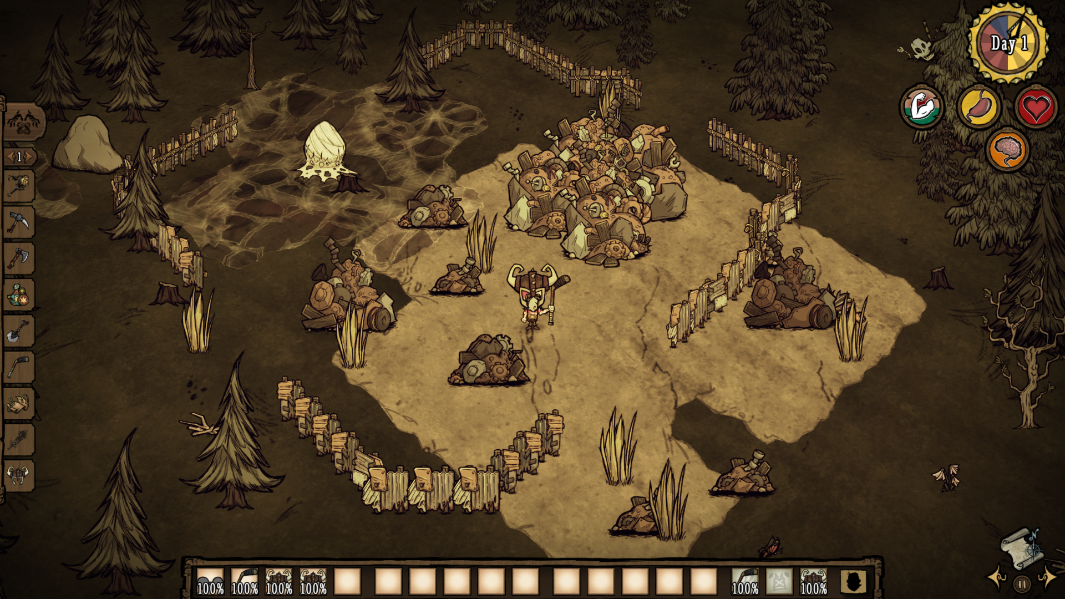Click the left arrow of the crafting page selector
Screen dimensions: 1065x599
(x=9, y=157)
